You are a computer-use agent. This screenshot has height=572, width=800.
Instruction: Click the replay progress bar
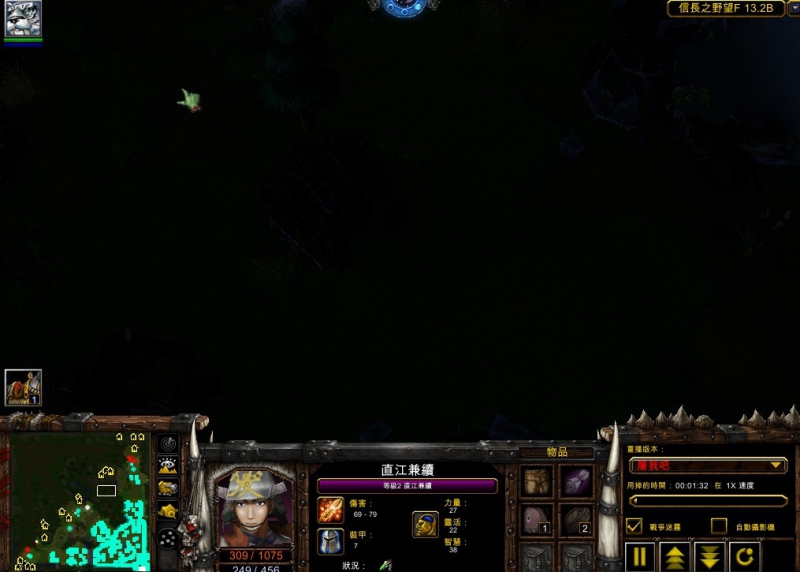point(707,501)
